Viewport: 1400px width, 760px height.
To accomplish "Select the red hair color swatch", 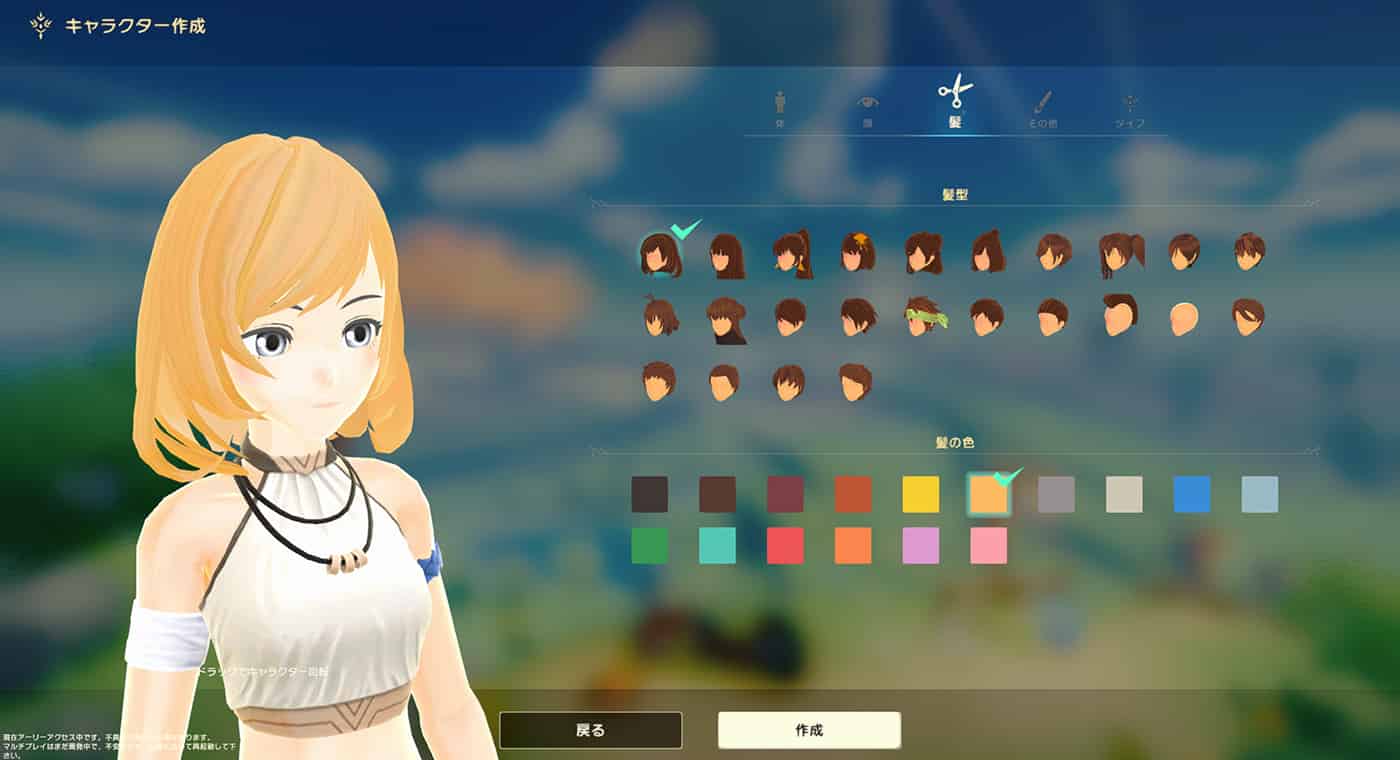I will click(x=785, y=546).
